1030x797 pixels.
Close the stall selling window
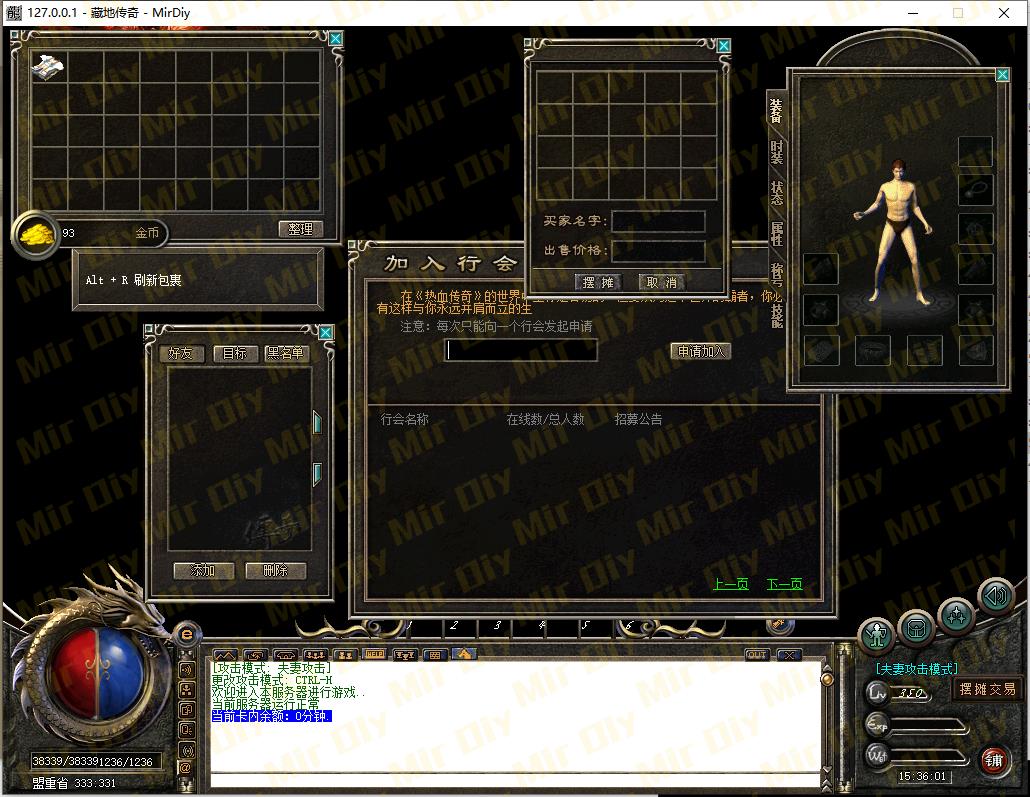(x=724, y=45)
